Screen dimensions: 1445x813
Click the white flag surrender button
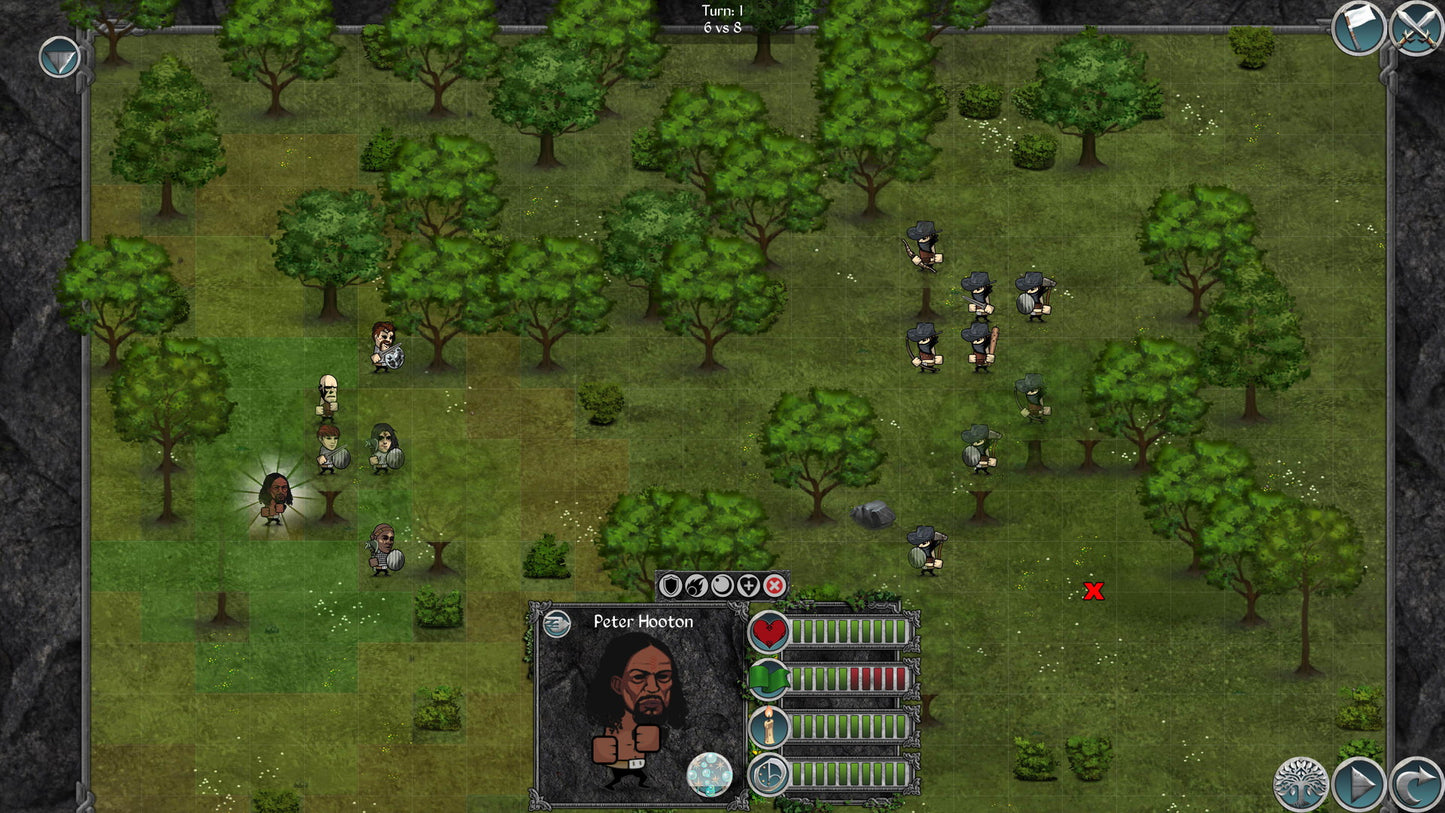click(x=1358, y=28)
